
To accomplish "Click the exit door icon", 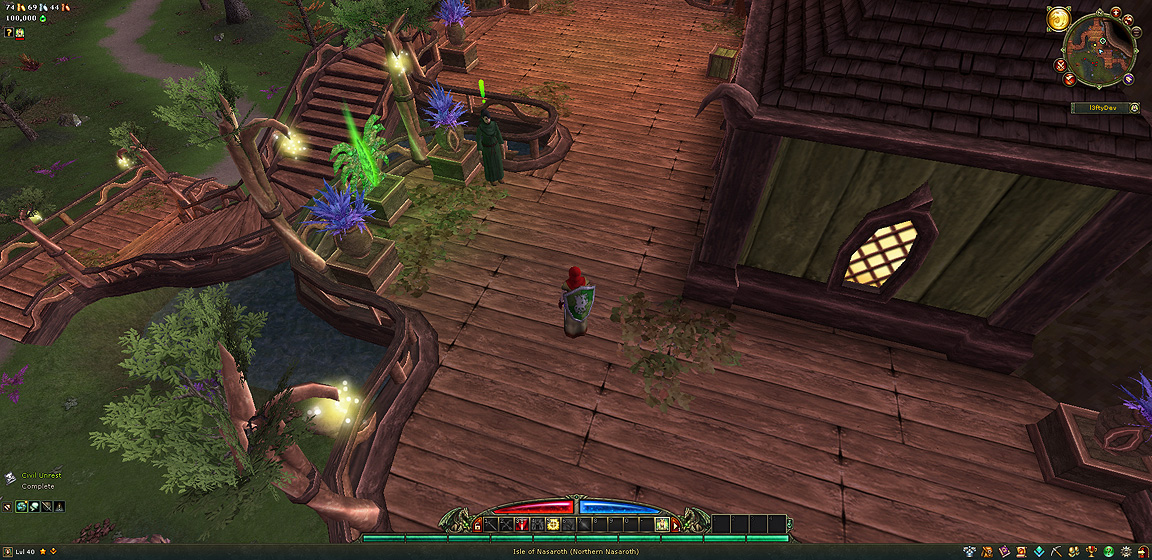I will click(1143, 551).
